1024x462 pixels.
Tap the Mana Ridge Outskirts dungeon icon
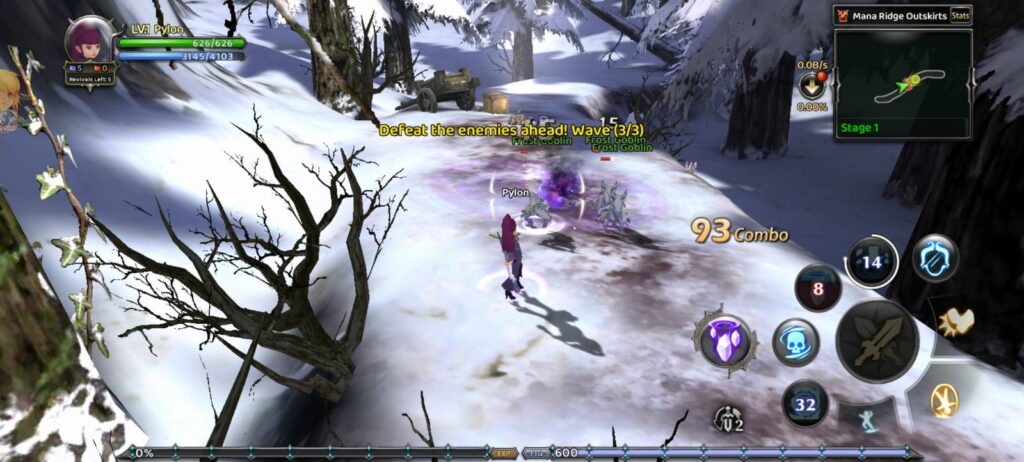click(843, 15)
